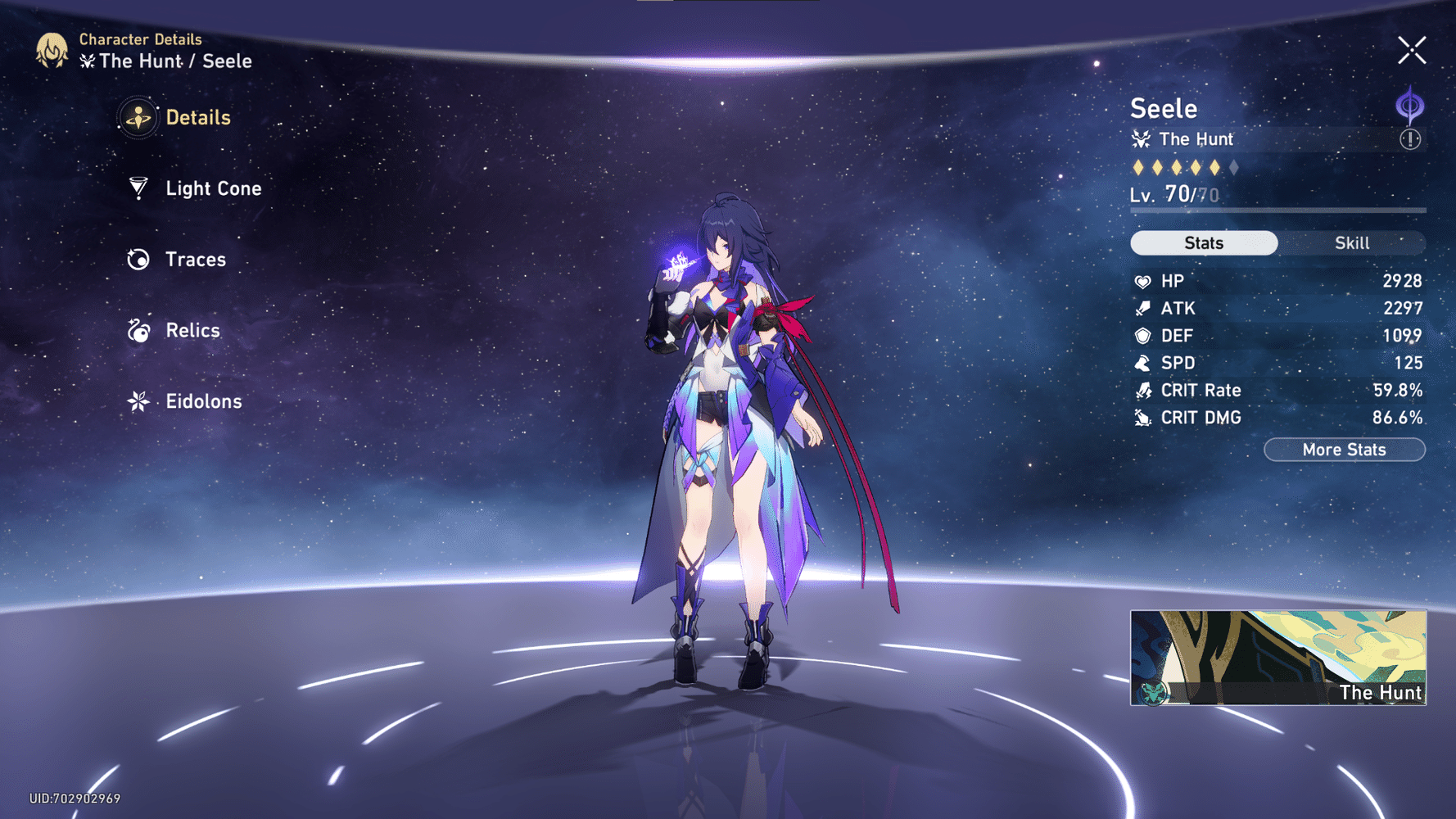Click the HP heart stat icon
Image resolution: width=1456 pixels, height=819 pixels.
pyautogui.click(x=1142, y=280)
